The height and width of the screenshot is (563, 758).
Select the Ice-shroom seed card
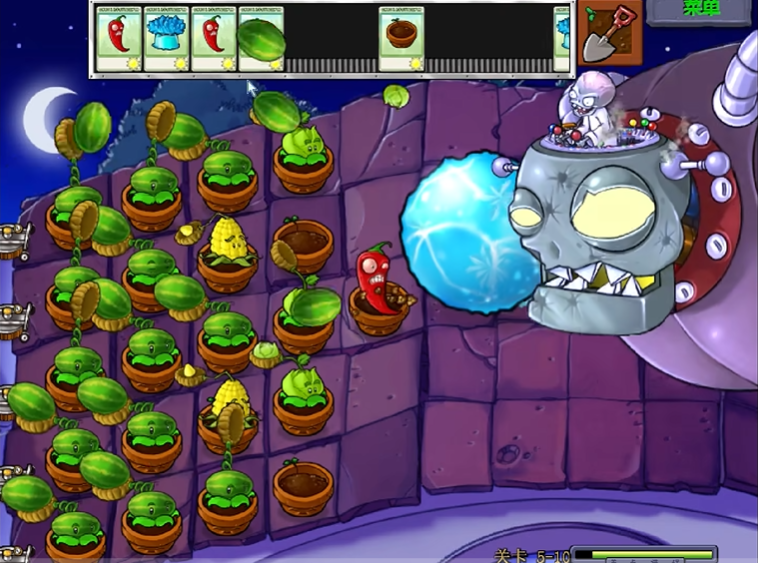[166, 38]
